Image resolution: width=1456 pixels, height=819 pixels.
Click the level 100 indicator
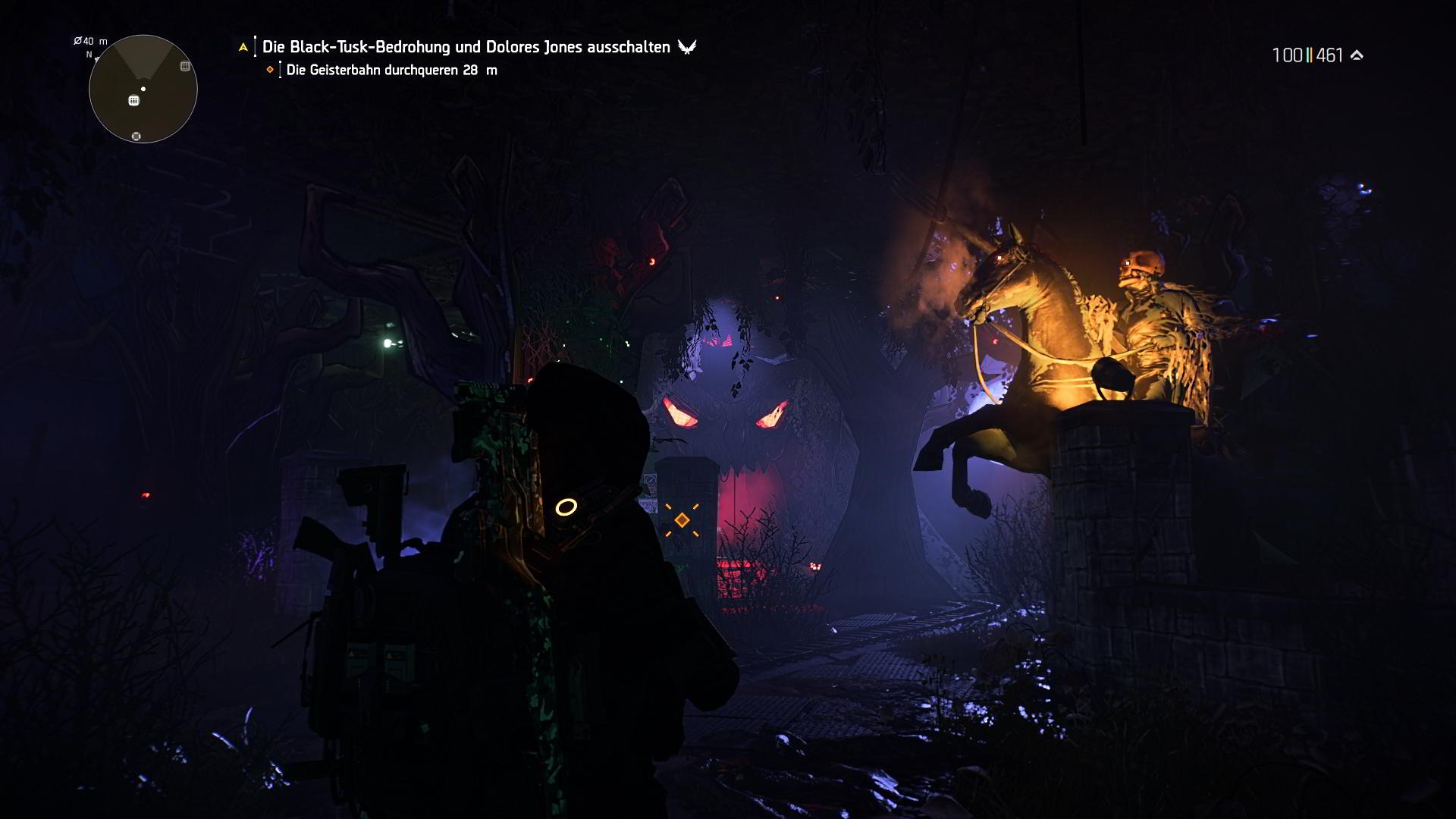[1288, 54]
